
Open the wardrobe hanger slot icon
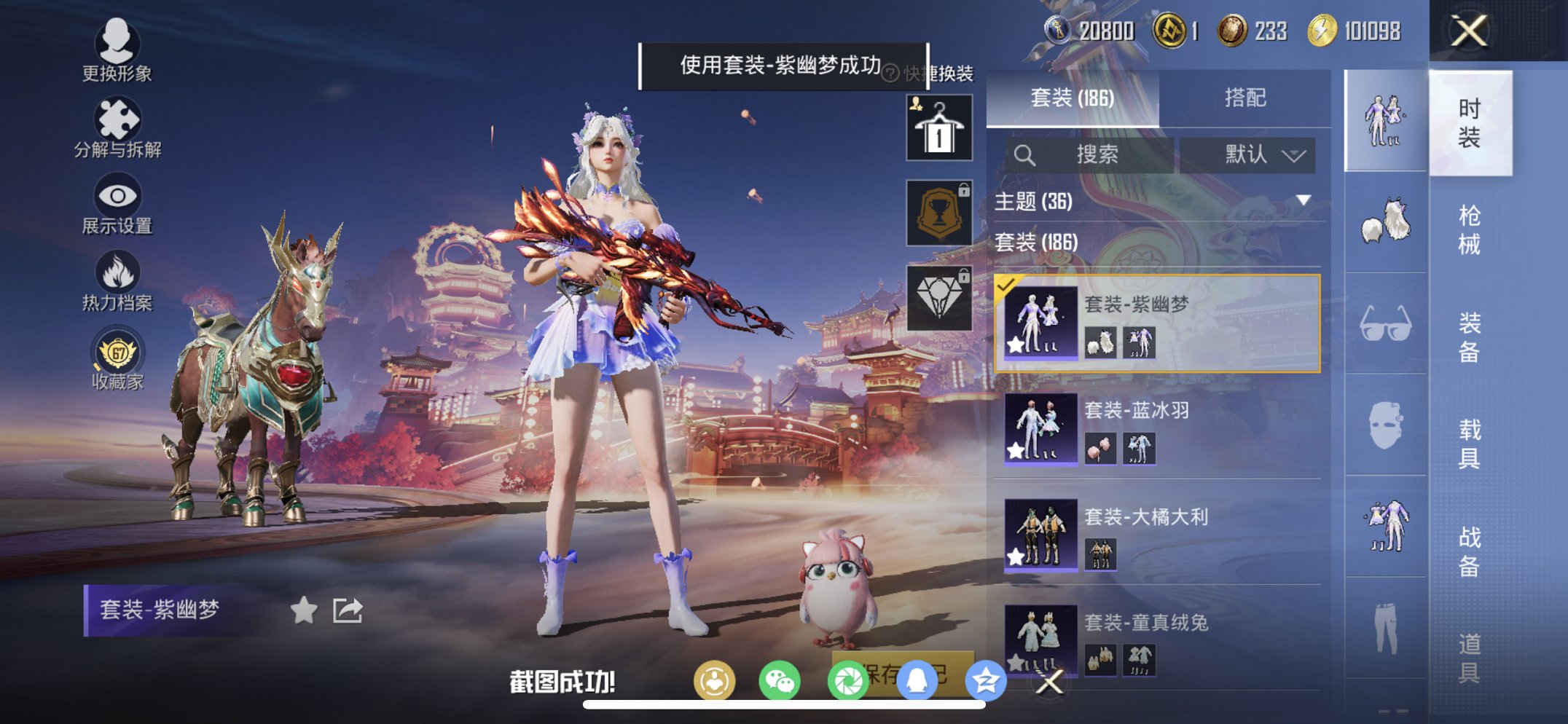(x=938, y=127)
